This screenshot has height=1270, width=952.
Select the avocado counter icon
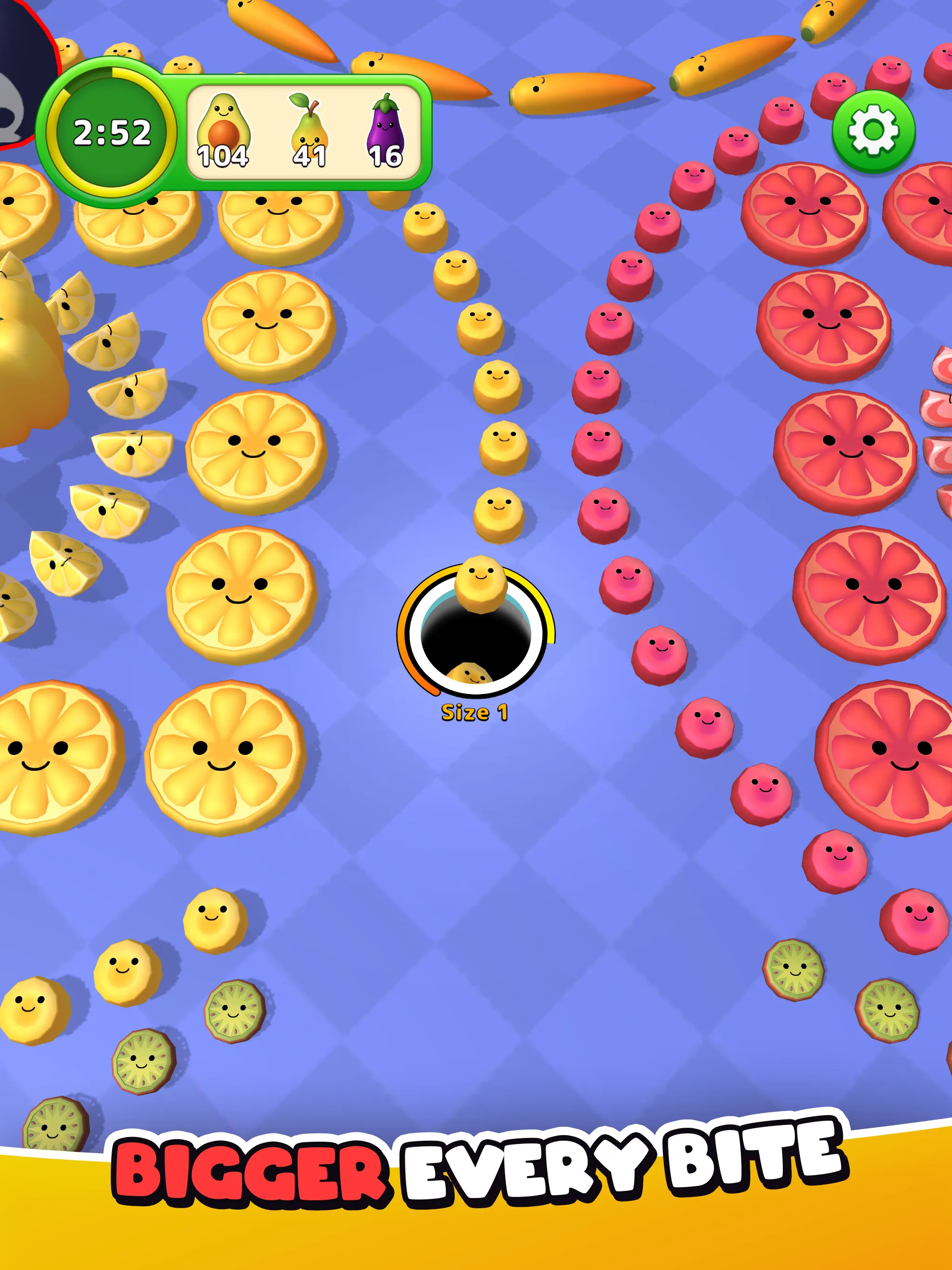click(x=225, y=125)
